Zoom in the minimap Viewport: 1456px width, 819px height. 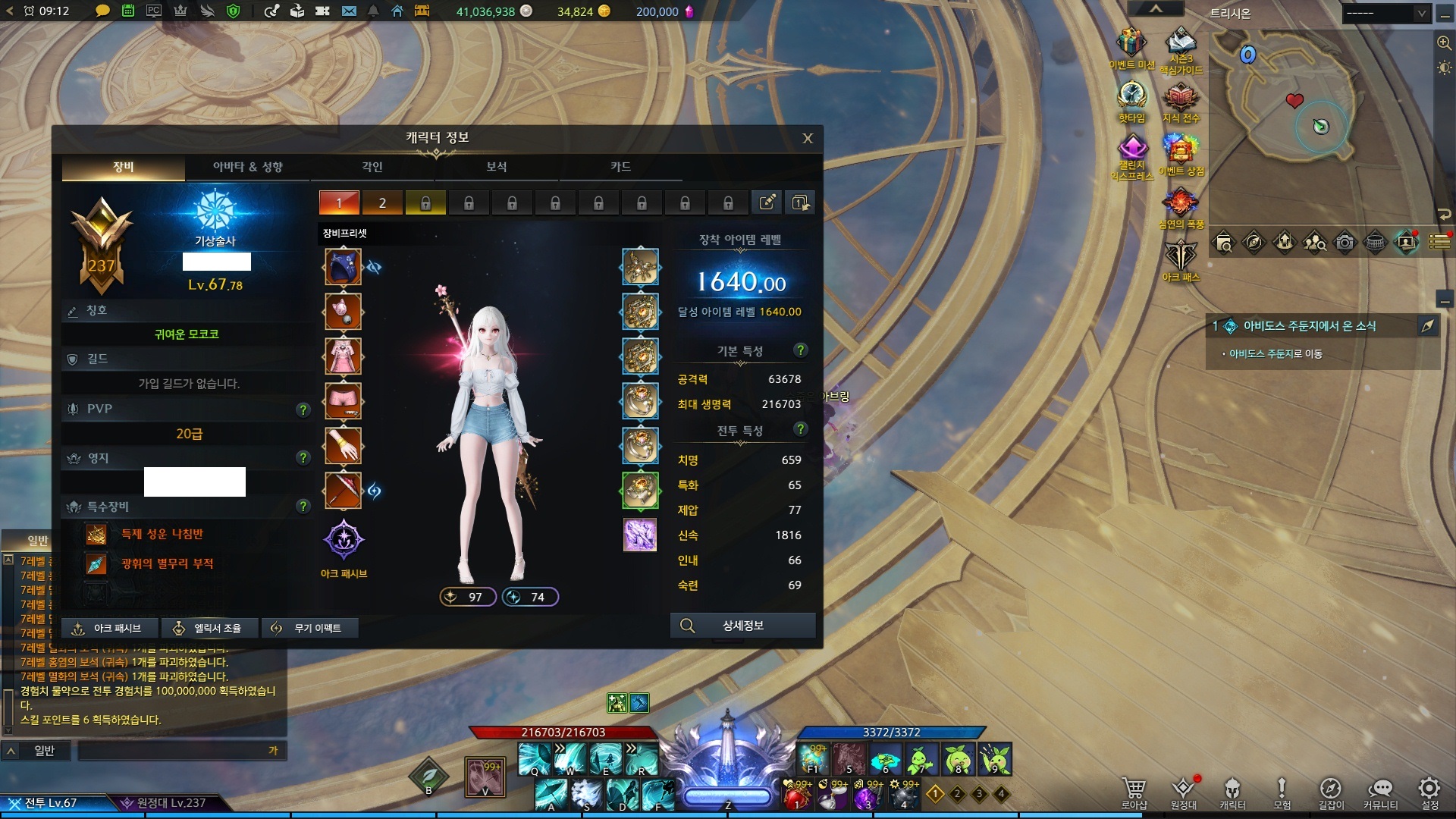[x=1444, y=43]
